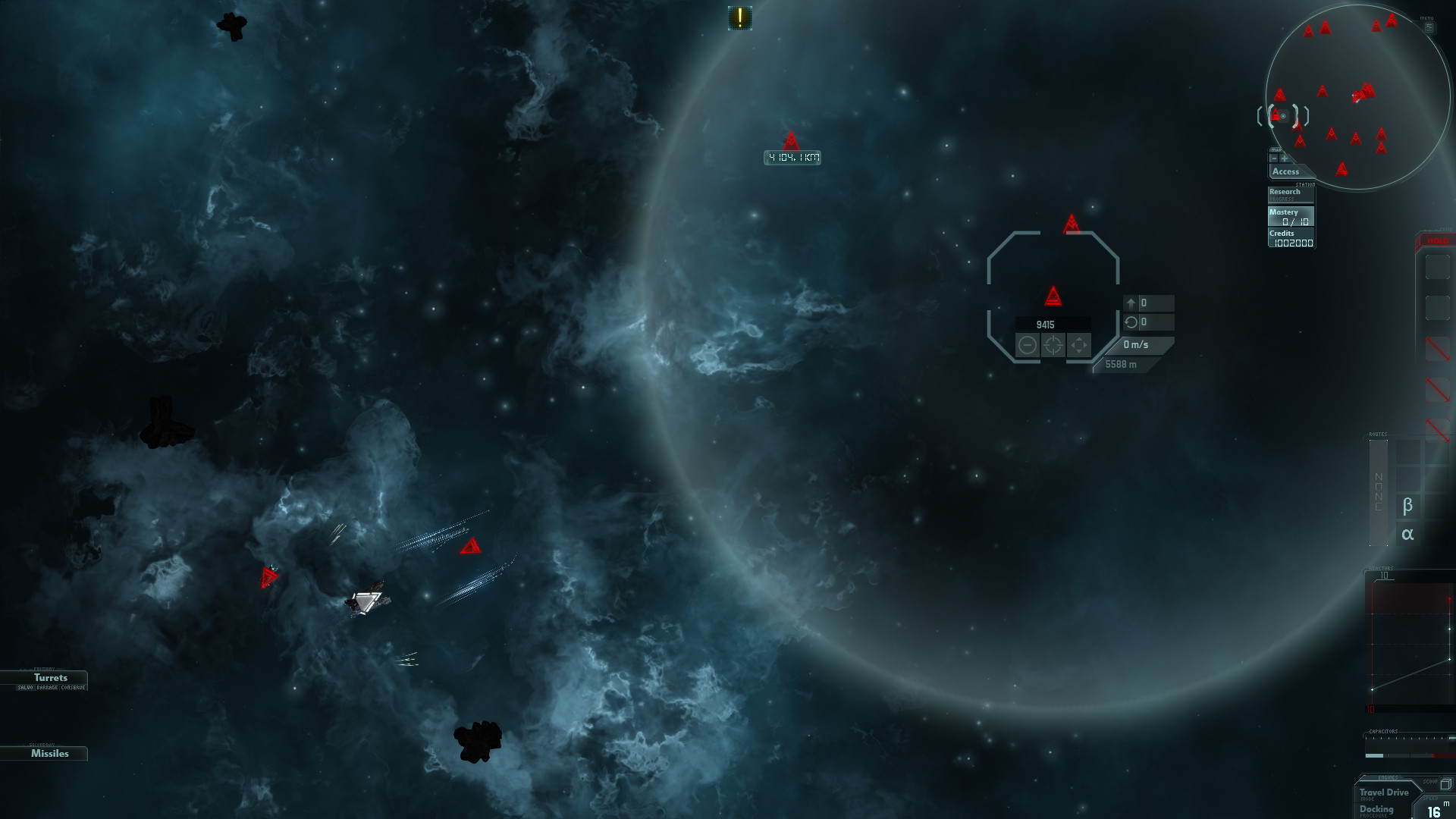Click the four-arrow directional pad icon on the reticle

click(1078, 346)
